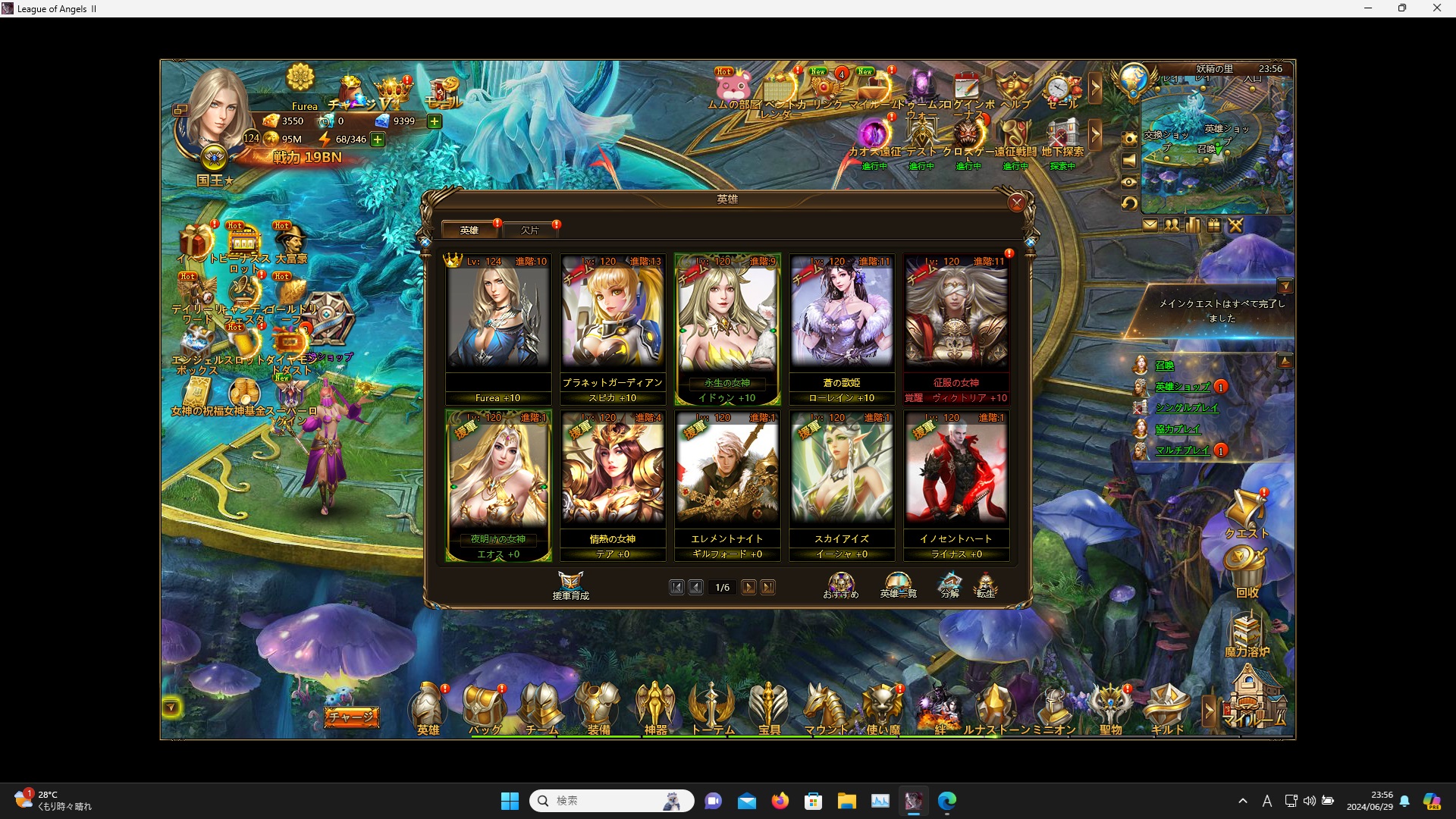This screenshot has width=1456, height=819.
Task: Select the 分解 decompose icon in hero window
Action: [x=949, y=584]
